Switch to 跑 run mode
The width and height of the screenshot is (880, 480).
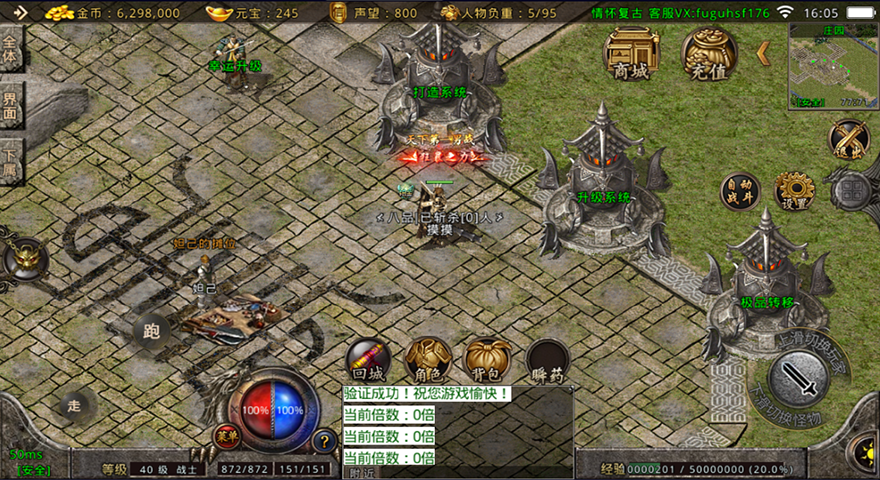pyautogui.click(x=152, y=330)
